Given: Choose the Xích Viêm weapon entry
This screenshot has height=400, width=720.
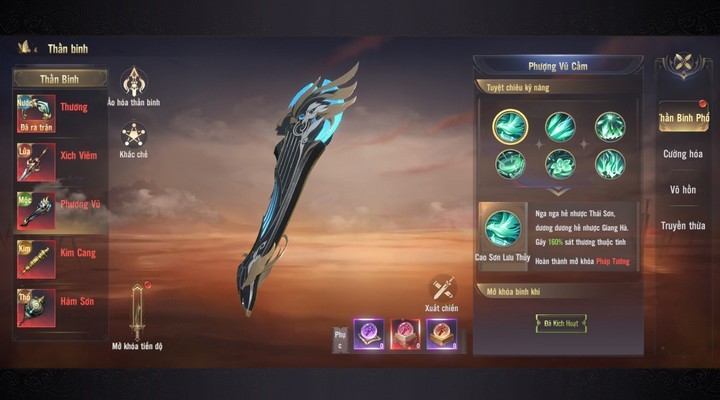Looking at the screenshot, I should (x=60, y=162).
